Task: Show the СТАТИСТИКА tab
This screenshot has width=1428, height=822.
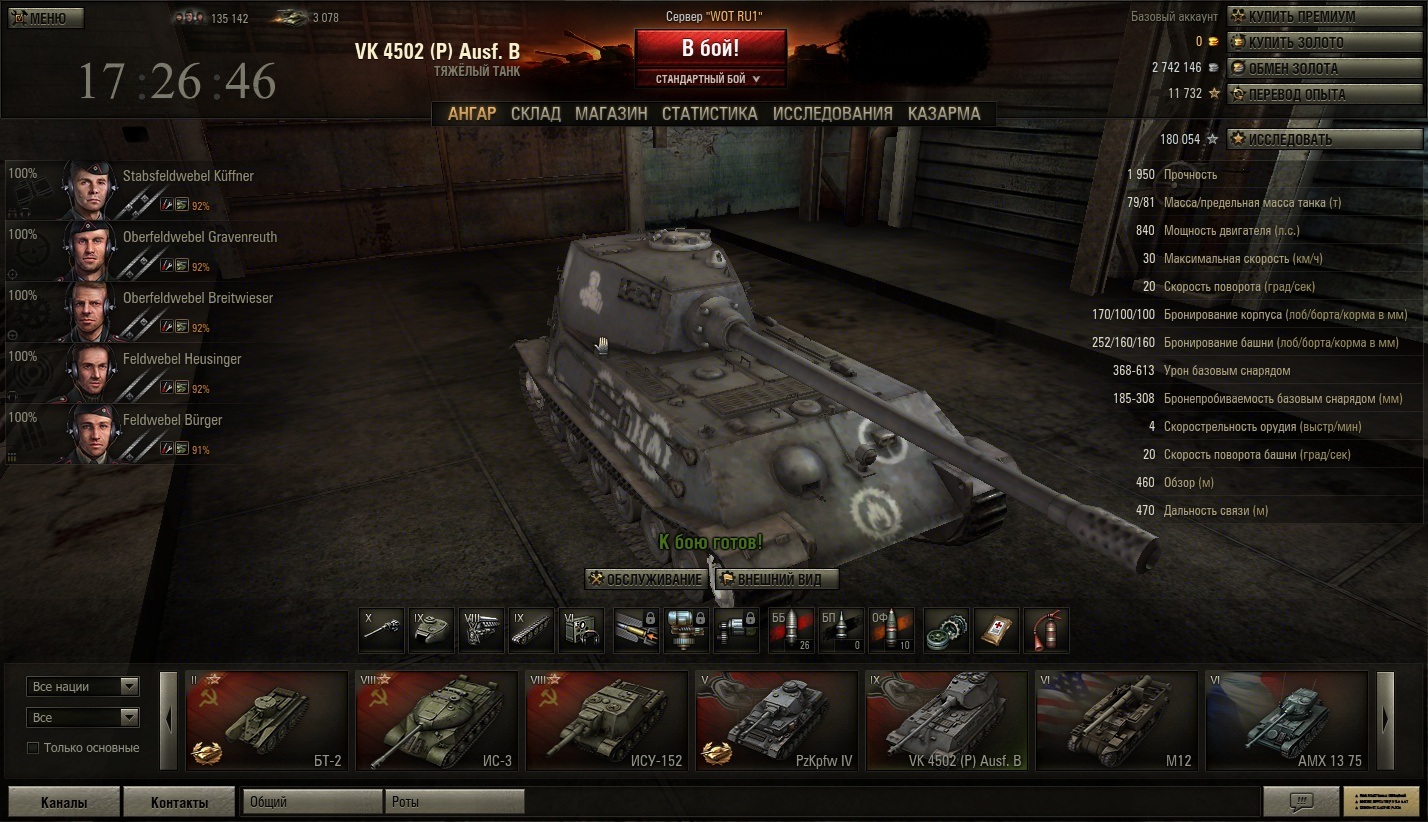Action: point(709,114)
